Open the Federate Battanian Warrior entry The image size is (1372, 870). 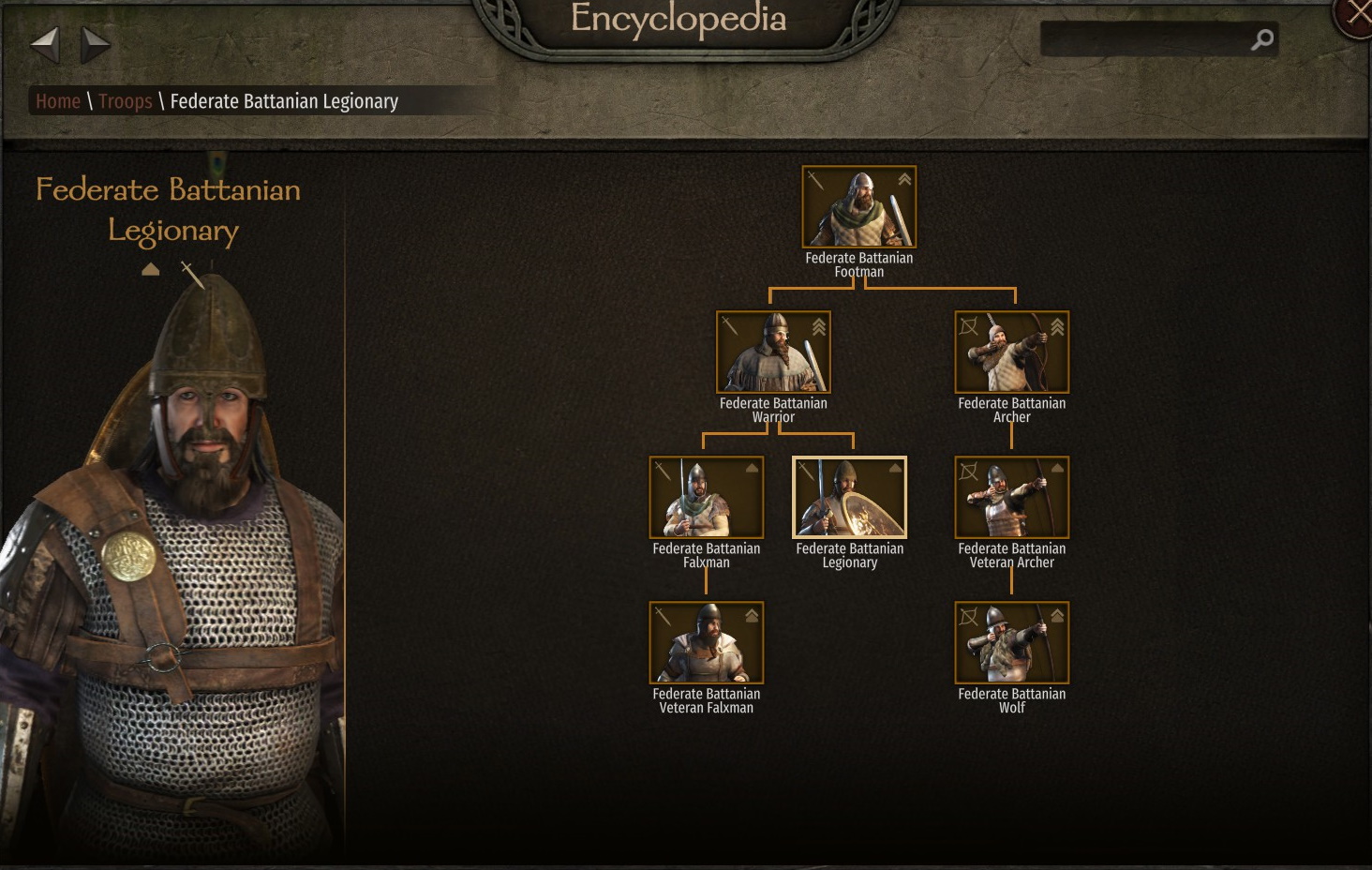[773, 352]
